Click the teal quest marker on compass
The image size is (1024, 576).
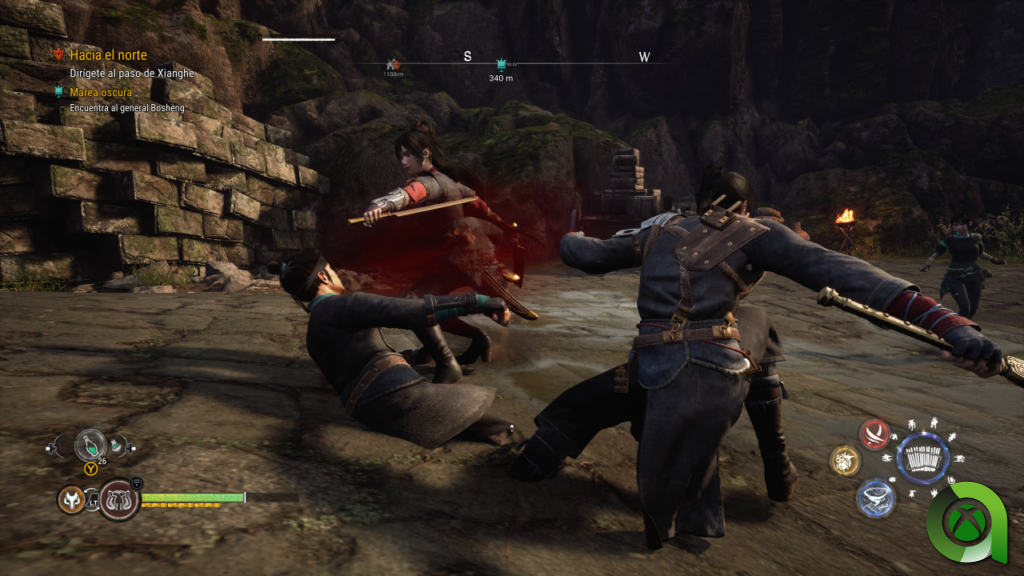click(x=501, y=63)
